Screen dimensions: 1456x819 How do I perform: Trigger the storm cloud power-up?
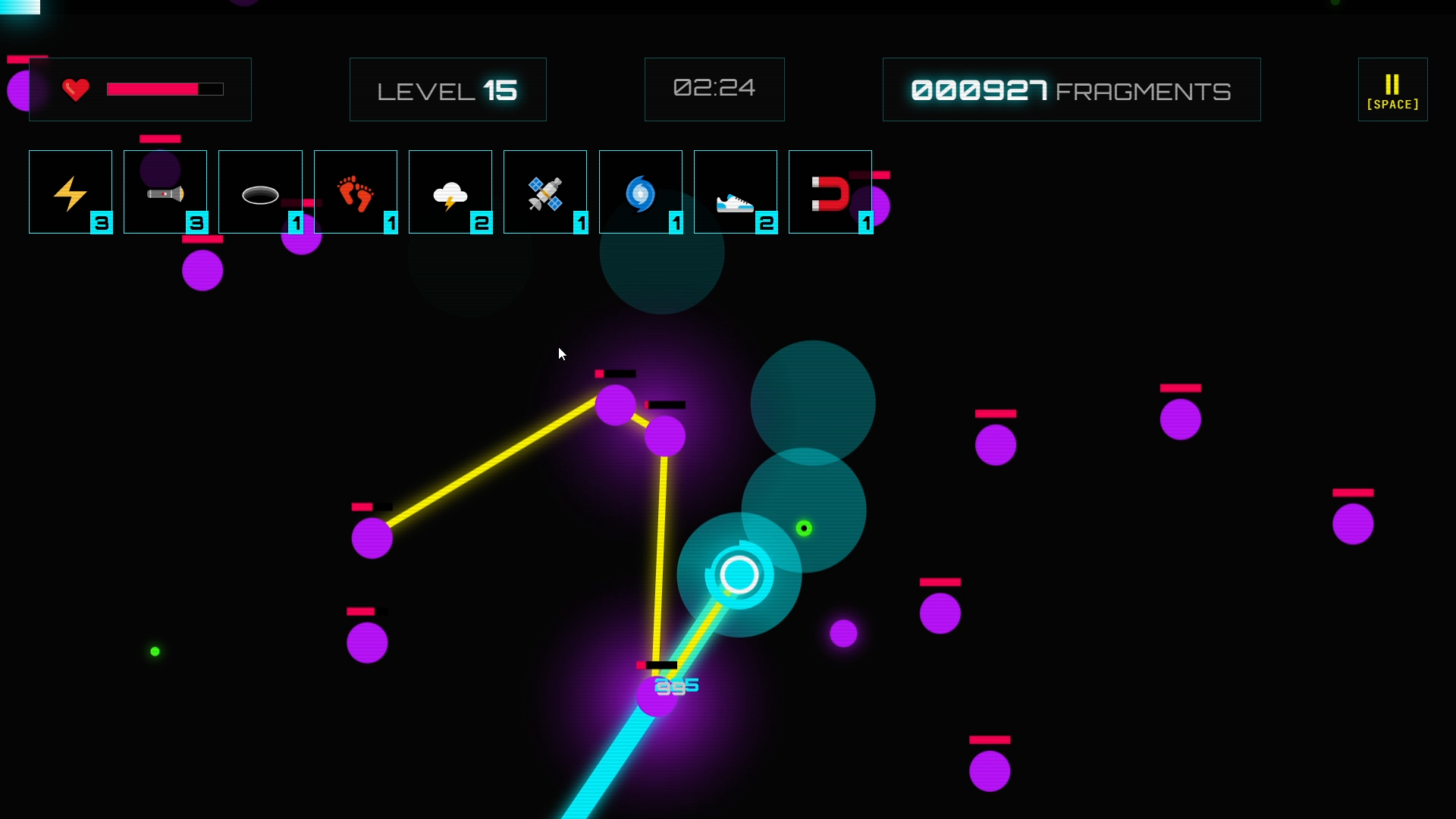point(450,192)
